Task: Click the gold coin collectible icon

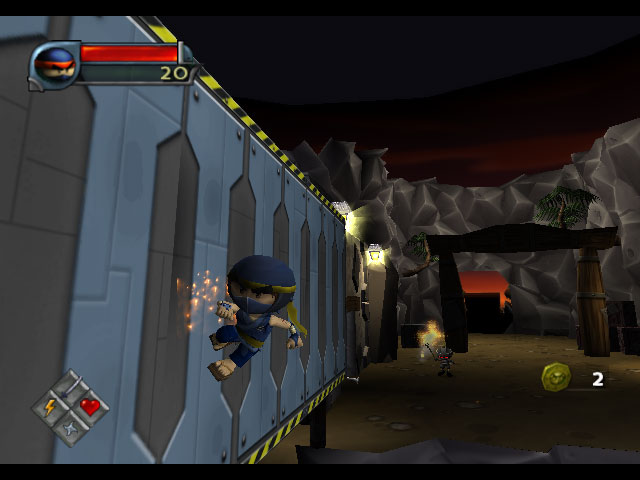Action: click(x=557, y=377)
